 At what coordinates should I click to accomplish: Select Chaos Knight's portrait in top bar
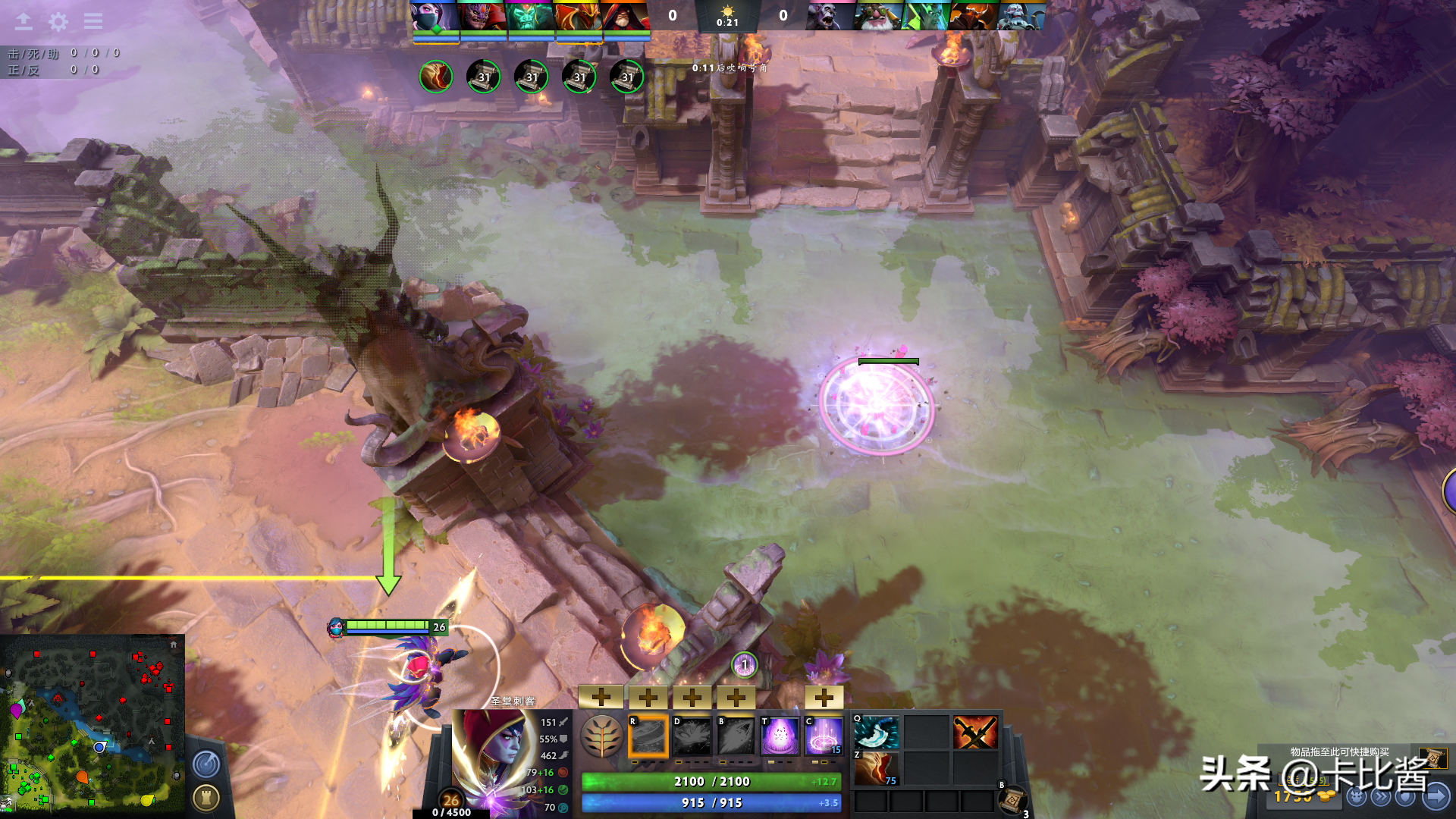click(974, 16)
